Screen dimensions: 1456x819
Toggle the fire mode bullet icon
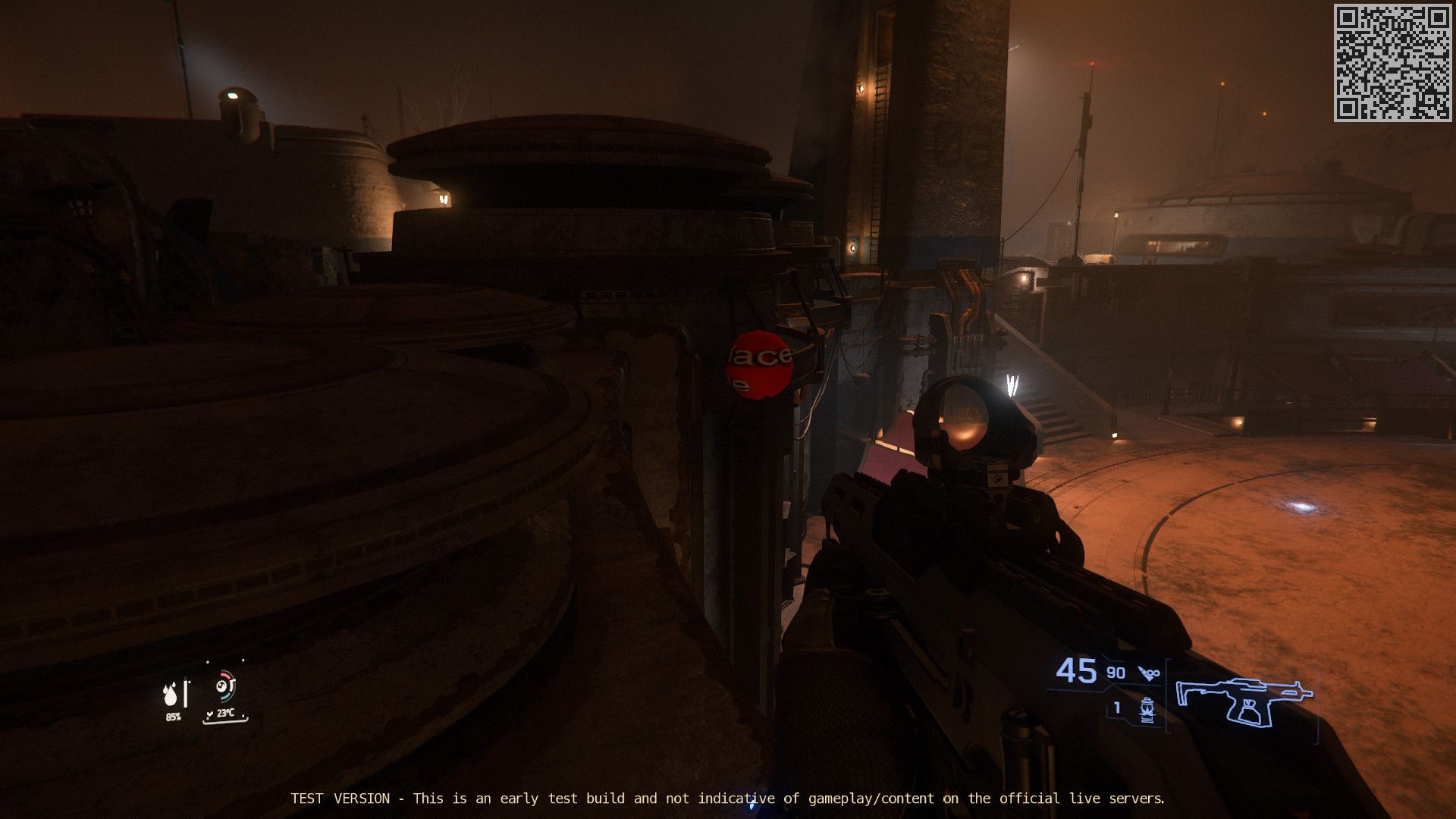[1149, 673]
